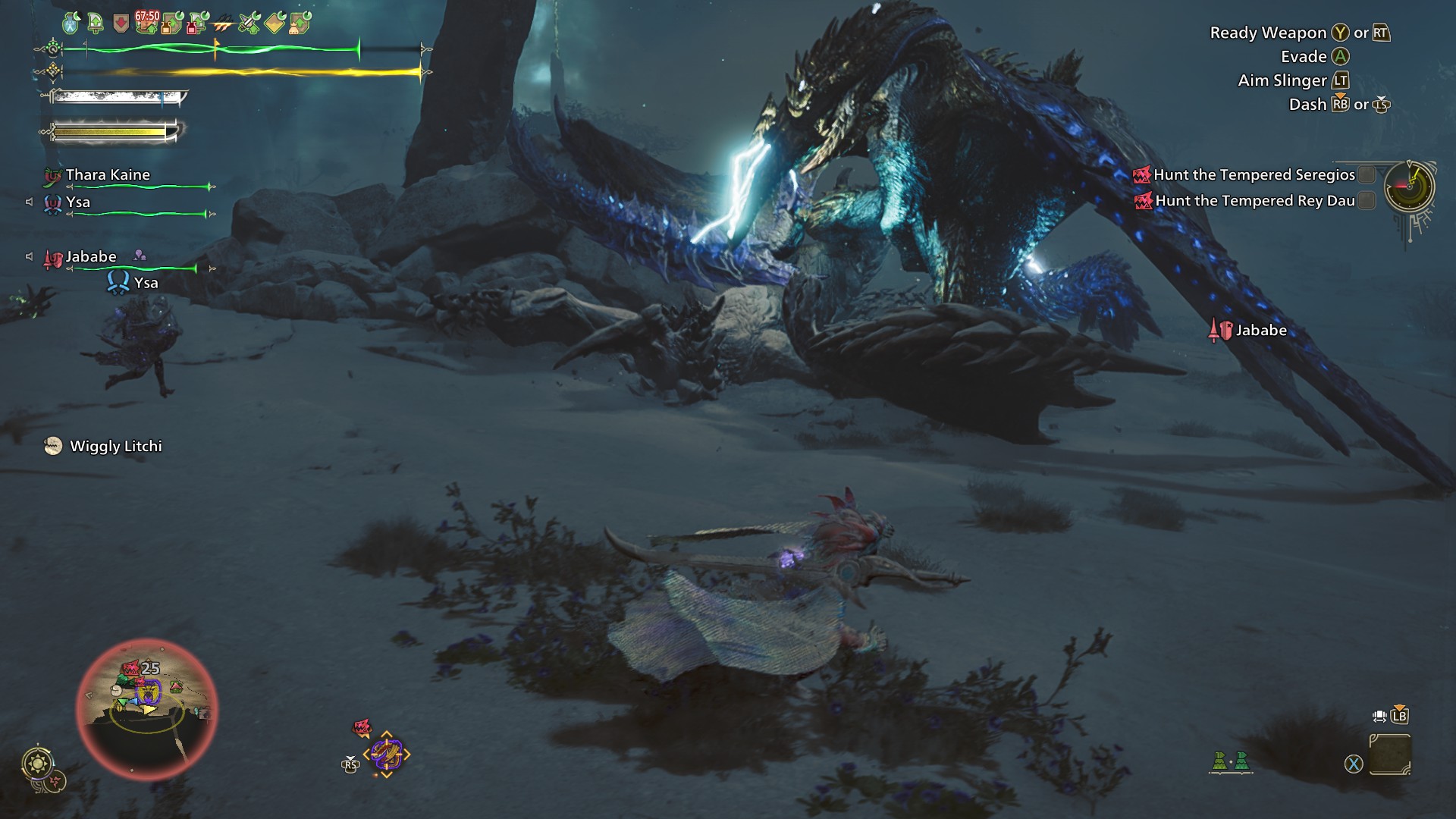
Task: Click the 67:50 timed buff icon
Action: pyautogui.click(x=146, y=22)
